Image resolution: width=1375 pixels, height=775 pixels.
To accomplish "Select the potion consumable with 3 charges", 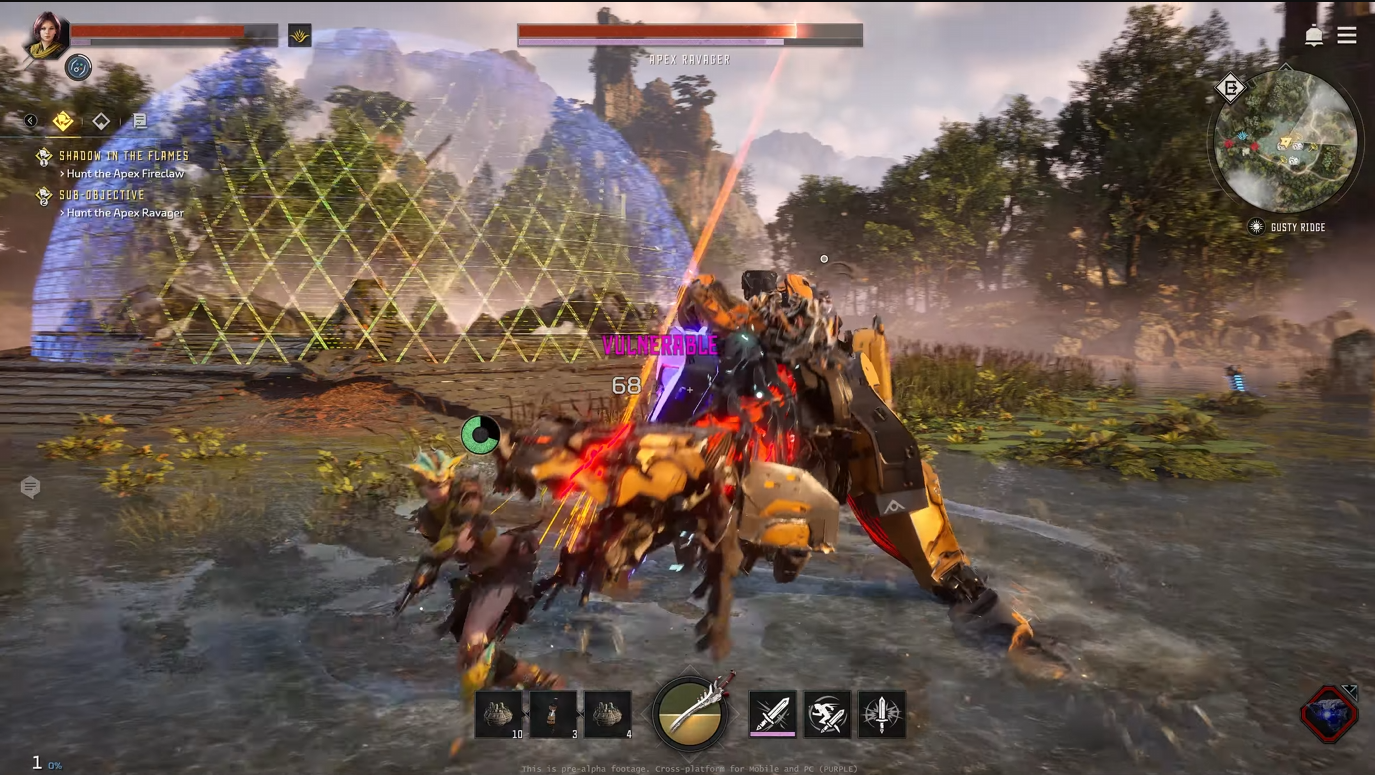I will pyautogui.click(x=553, y=712).
